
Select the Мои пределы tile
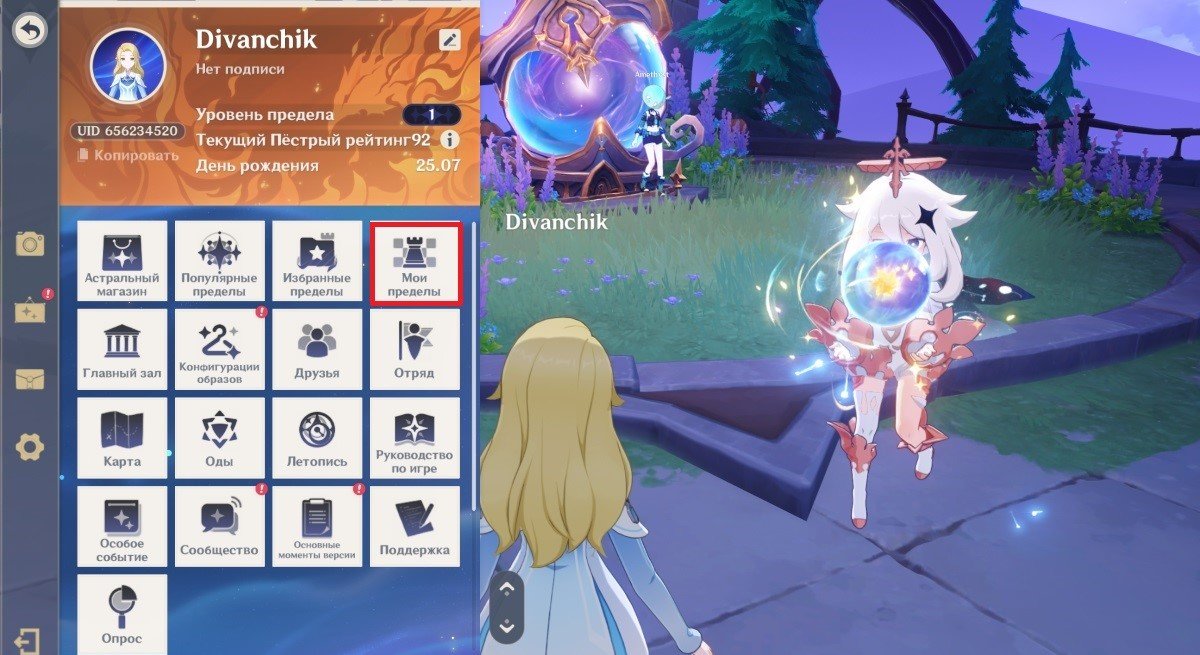click(x=415, y=263)
